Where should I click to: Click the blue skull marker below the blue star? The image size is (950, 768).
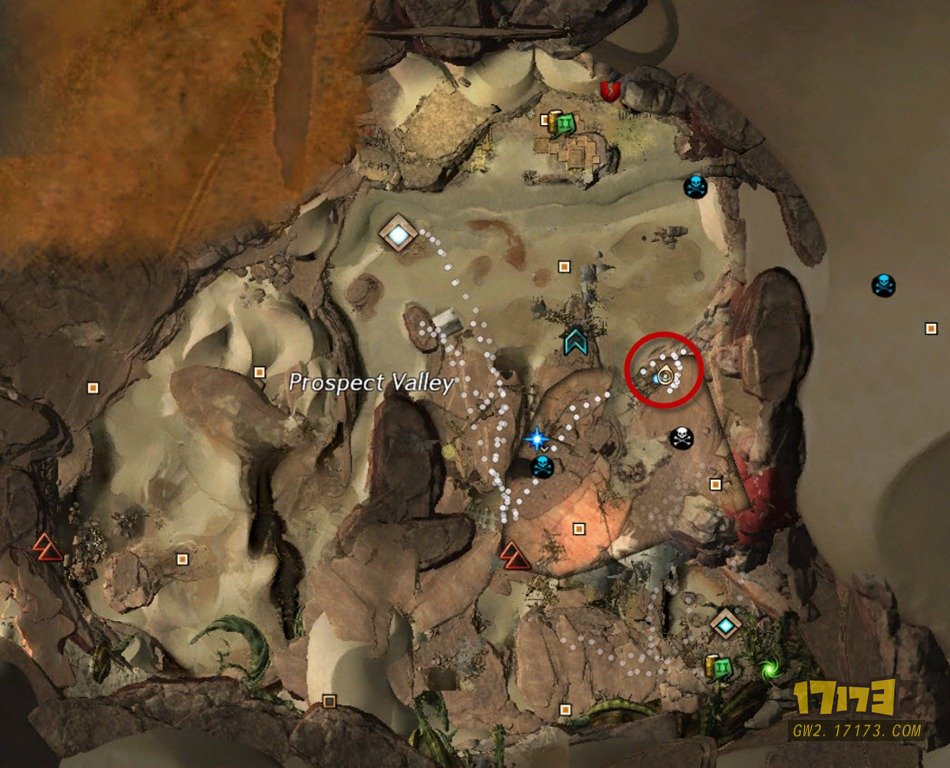point(543,467)
